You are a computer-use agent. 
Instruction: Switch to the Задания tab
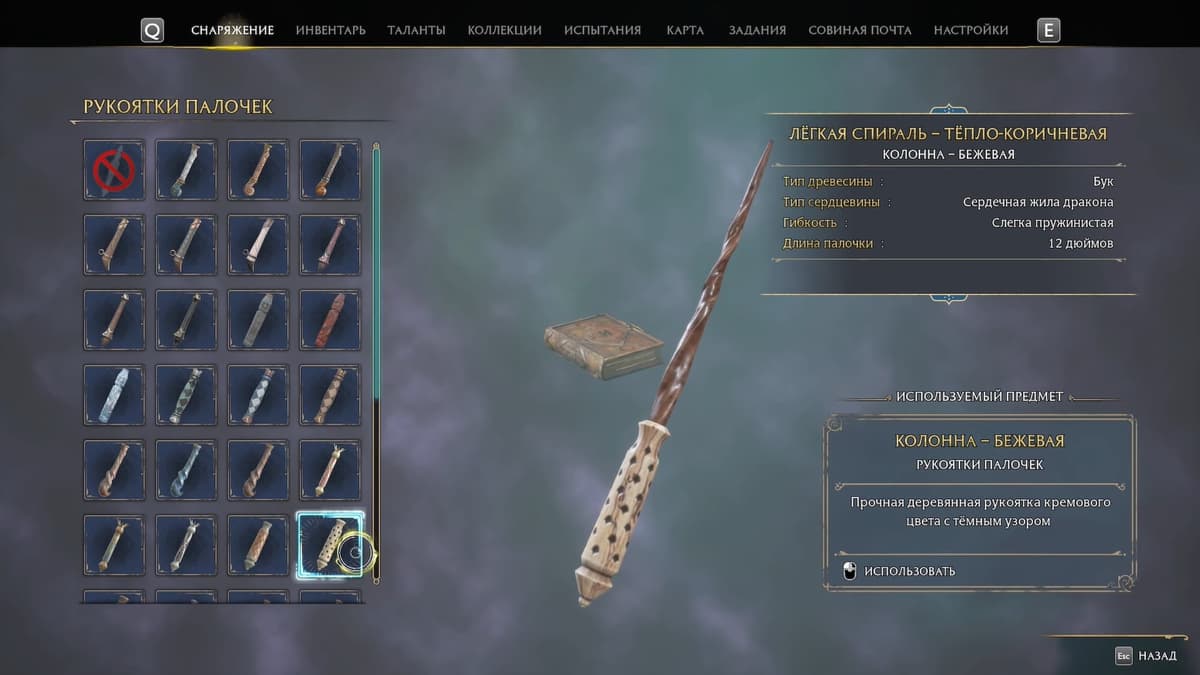(x=757, y=30)
